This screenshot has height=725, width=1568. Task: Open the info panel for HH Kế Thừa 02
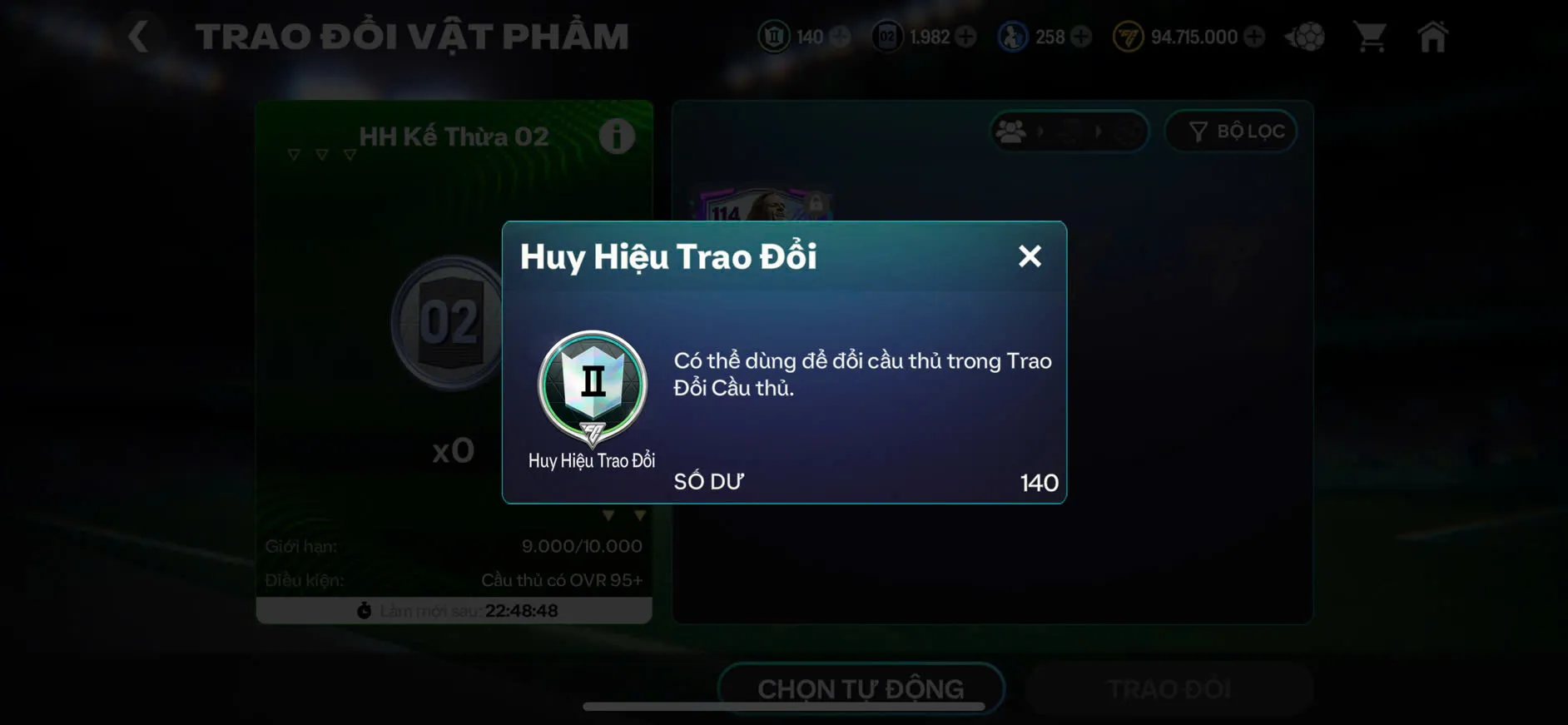click(x=616, y=137)
